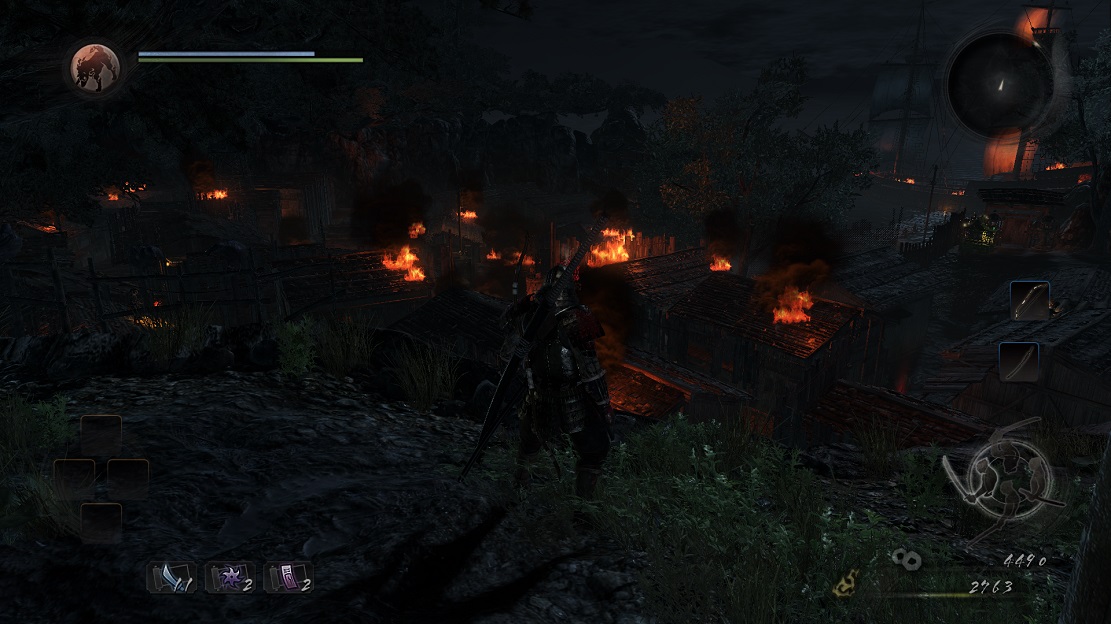The width and height of the screenshot is (1111, 624).
Task: Activate the purple talisman scroll item
Action: [288, 577]
